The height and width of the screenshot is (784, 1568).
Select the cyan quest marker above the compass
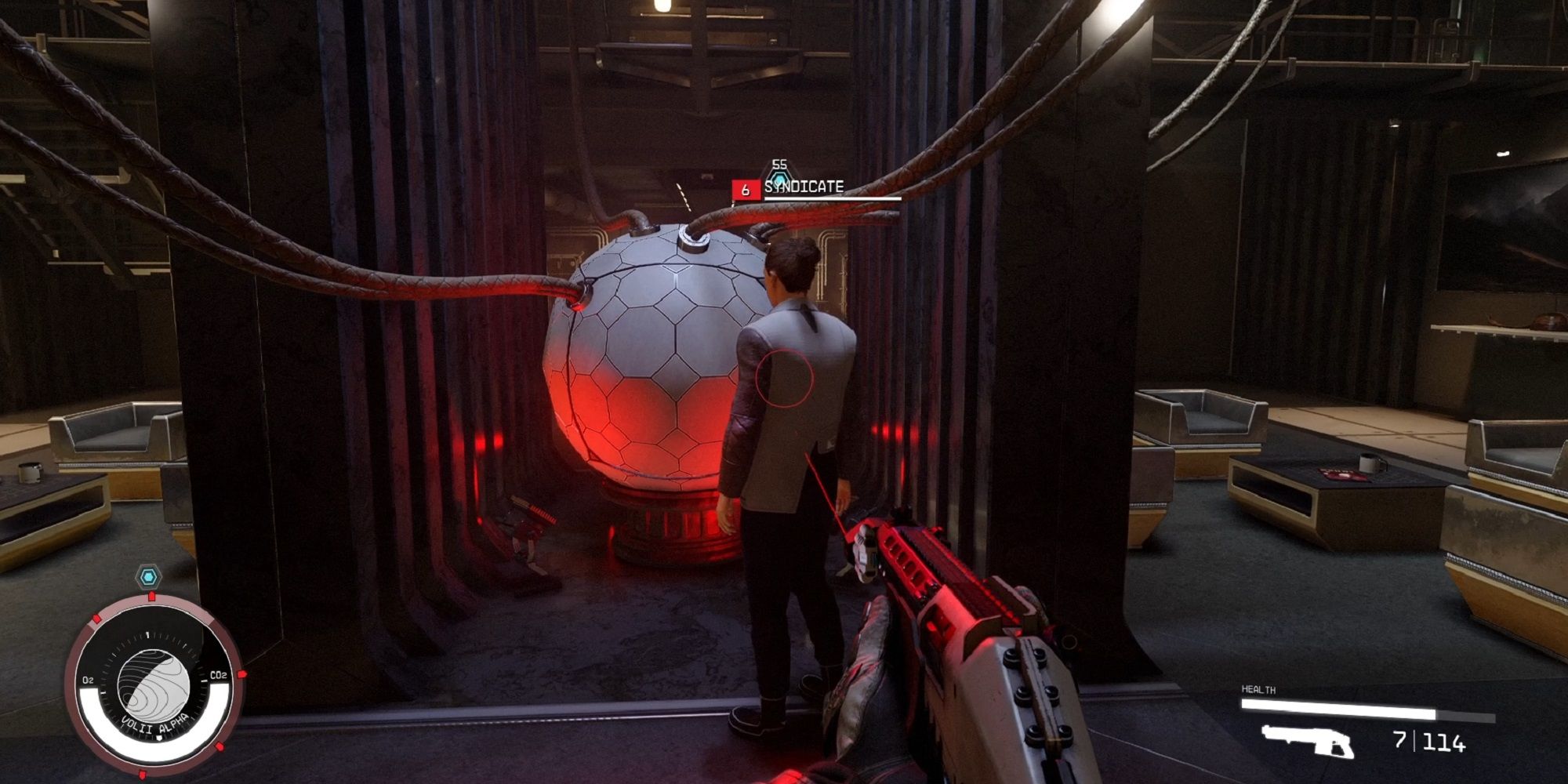pyautogui.click(x=147, y=577)
